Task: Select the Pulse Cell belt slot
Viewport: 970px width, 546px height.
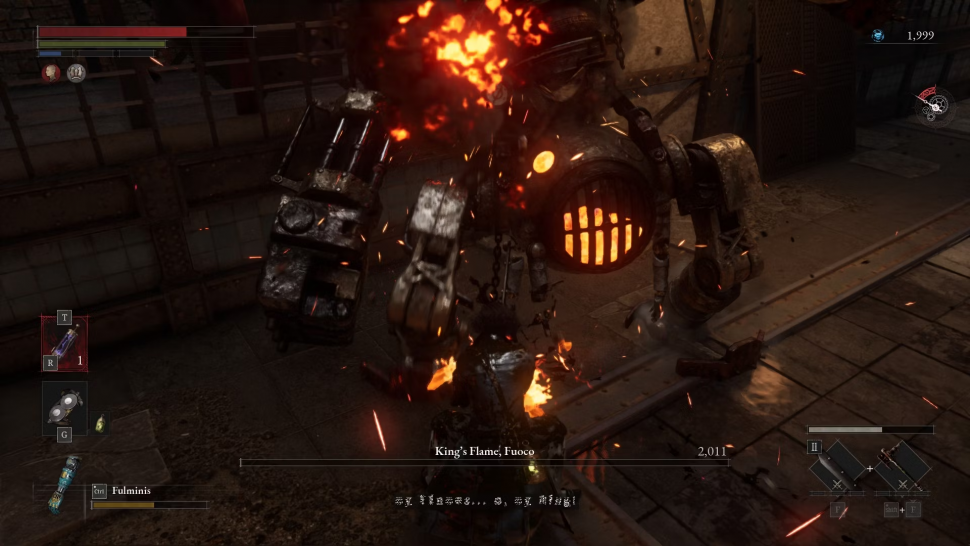Action: (x=65, y=343)
